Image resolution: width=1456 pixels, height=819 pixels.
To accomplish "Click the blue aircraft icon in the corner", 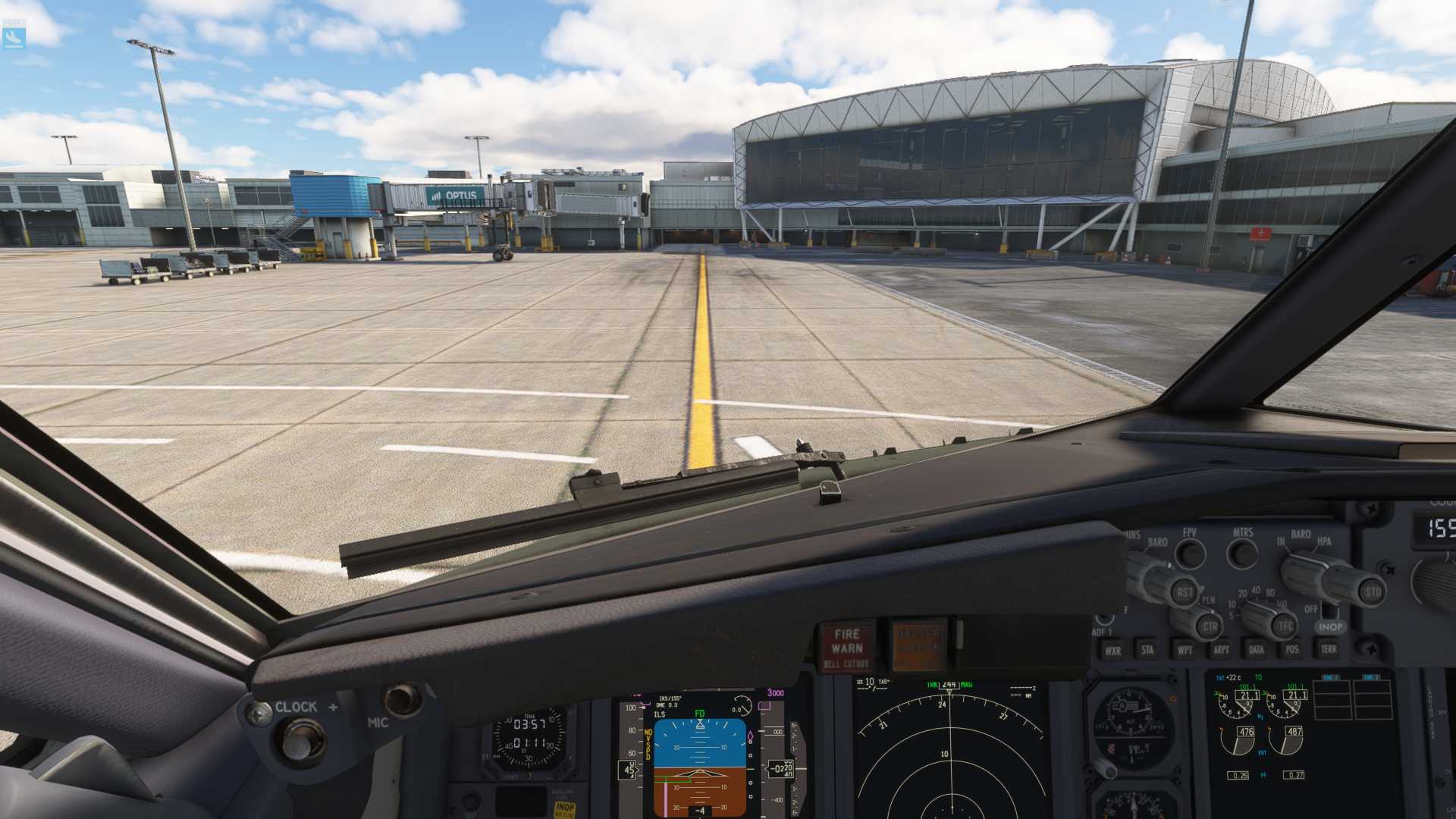I will (14, 35).
